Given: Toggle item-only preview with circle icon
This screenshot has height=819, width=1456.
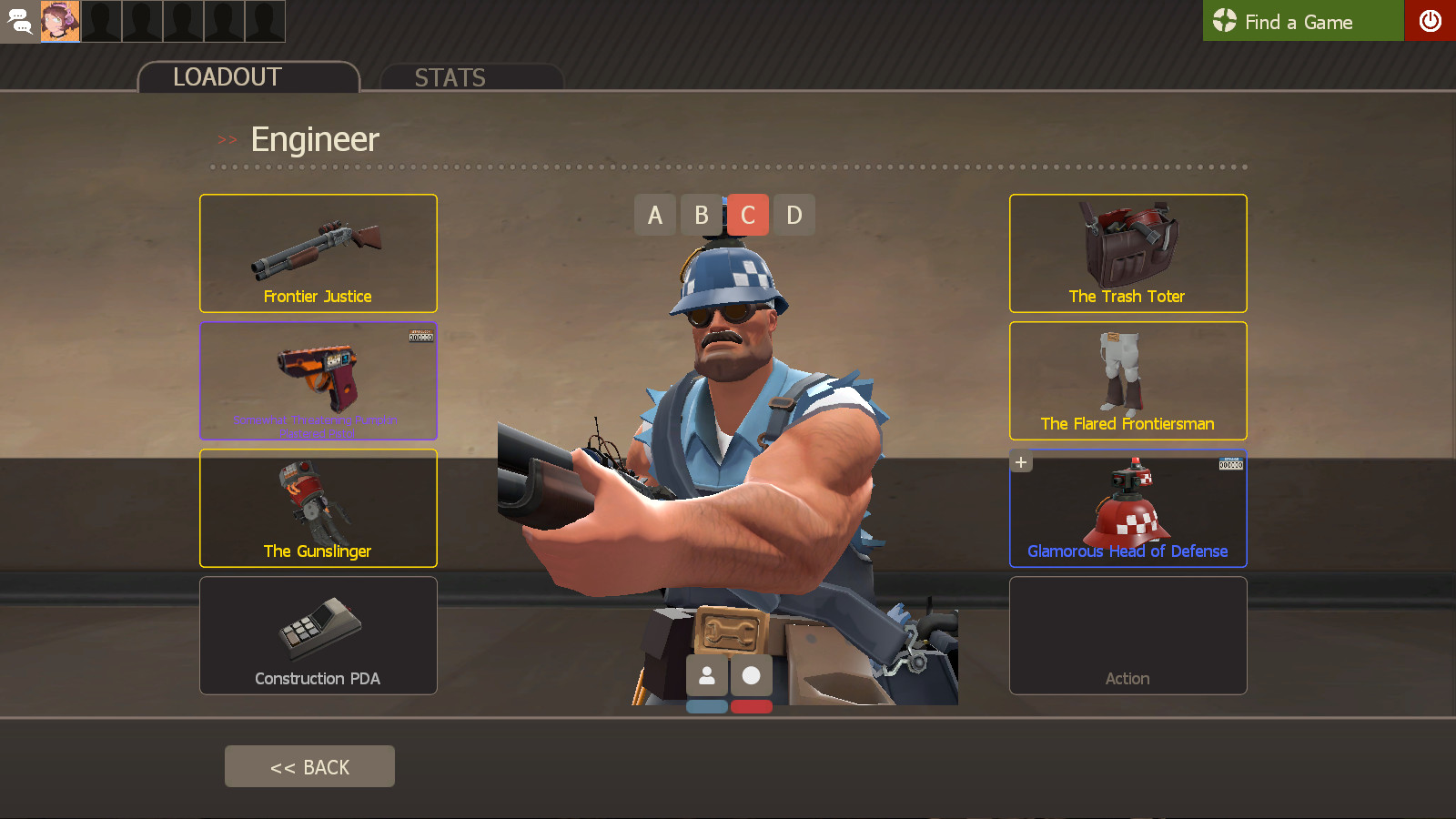Looking at the screenshot, I should coord(752,676).
